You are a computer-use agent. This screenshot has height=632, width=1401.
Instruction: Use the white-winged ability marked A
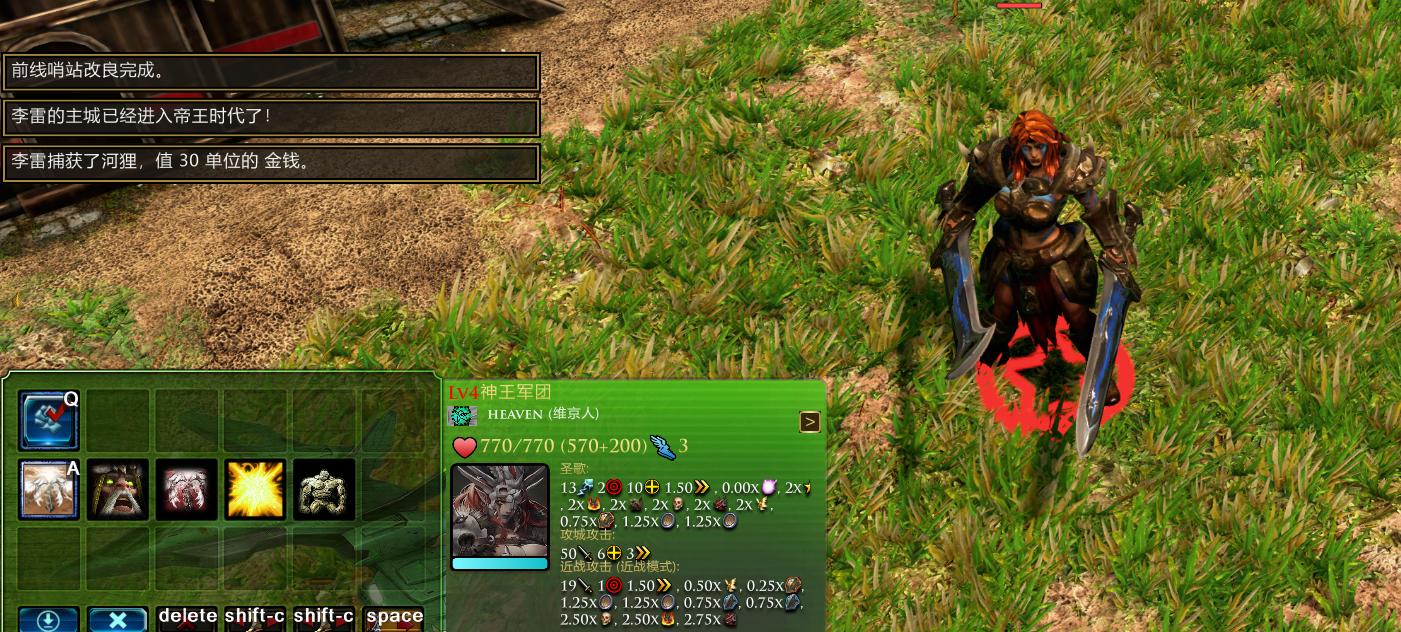[x=48, y=490]
